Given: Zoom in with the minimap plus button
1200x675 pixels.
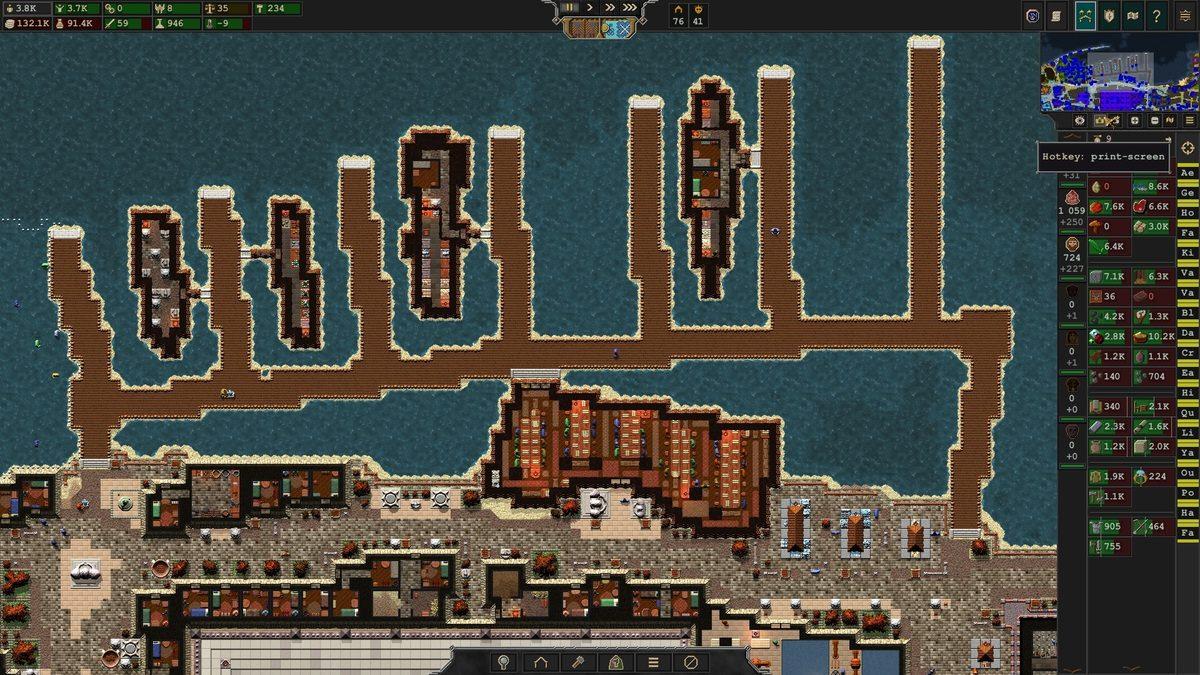Looking at the screenshot, I should click(x=1134, y=120).
